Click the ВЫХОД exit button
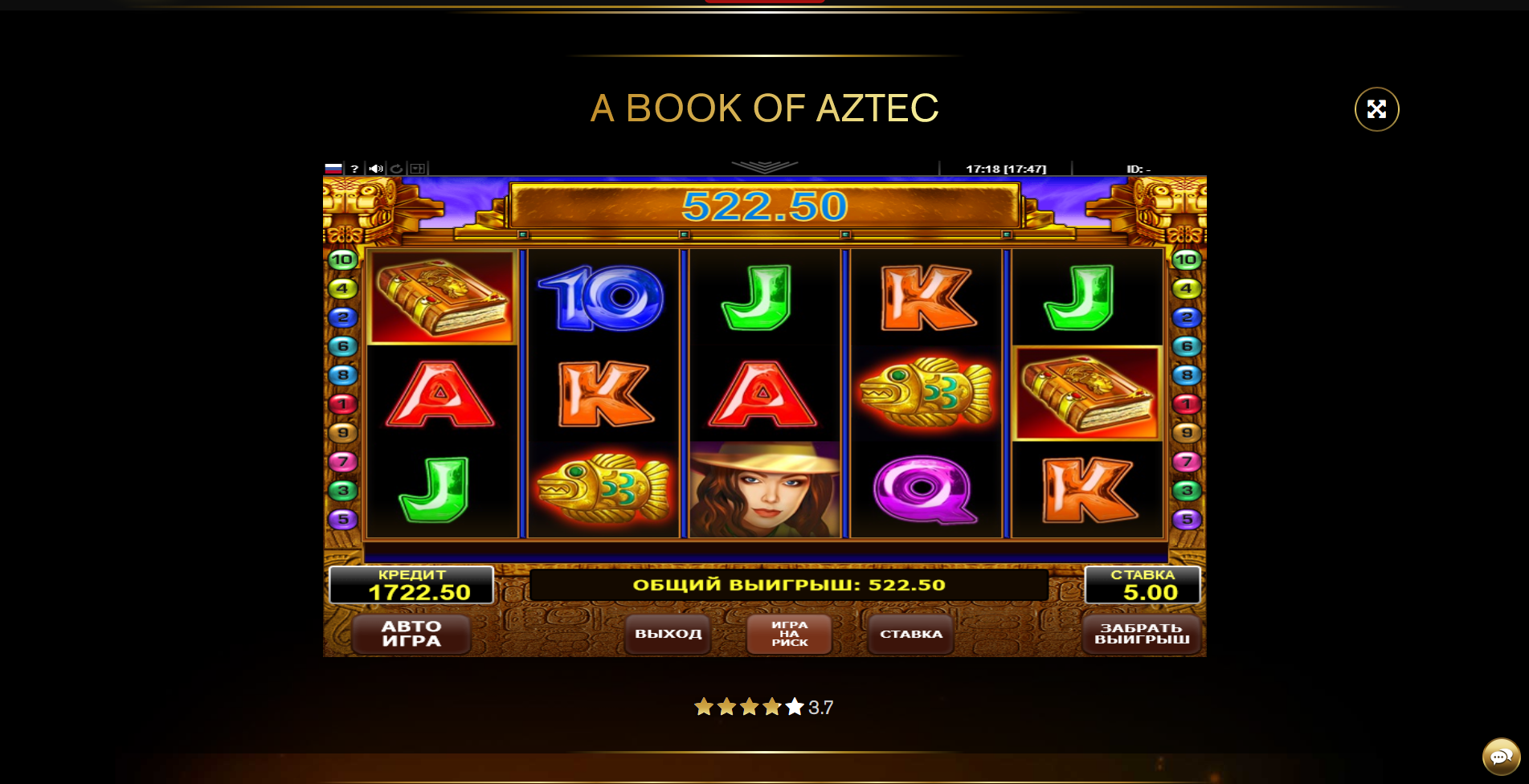The image size is (1529, 784). 668,634
